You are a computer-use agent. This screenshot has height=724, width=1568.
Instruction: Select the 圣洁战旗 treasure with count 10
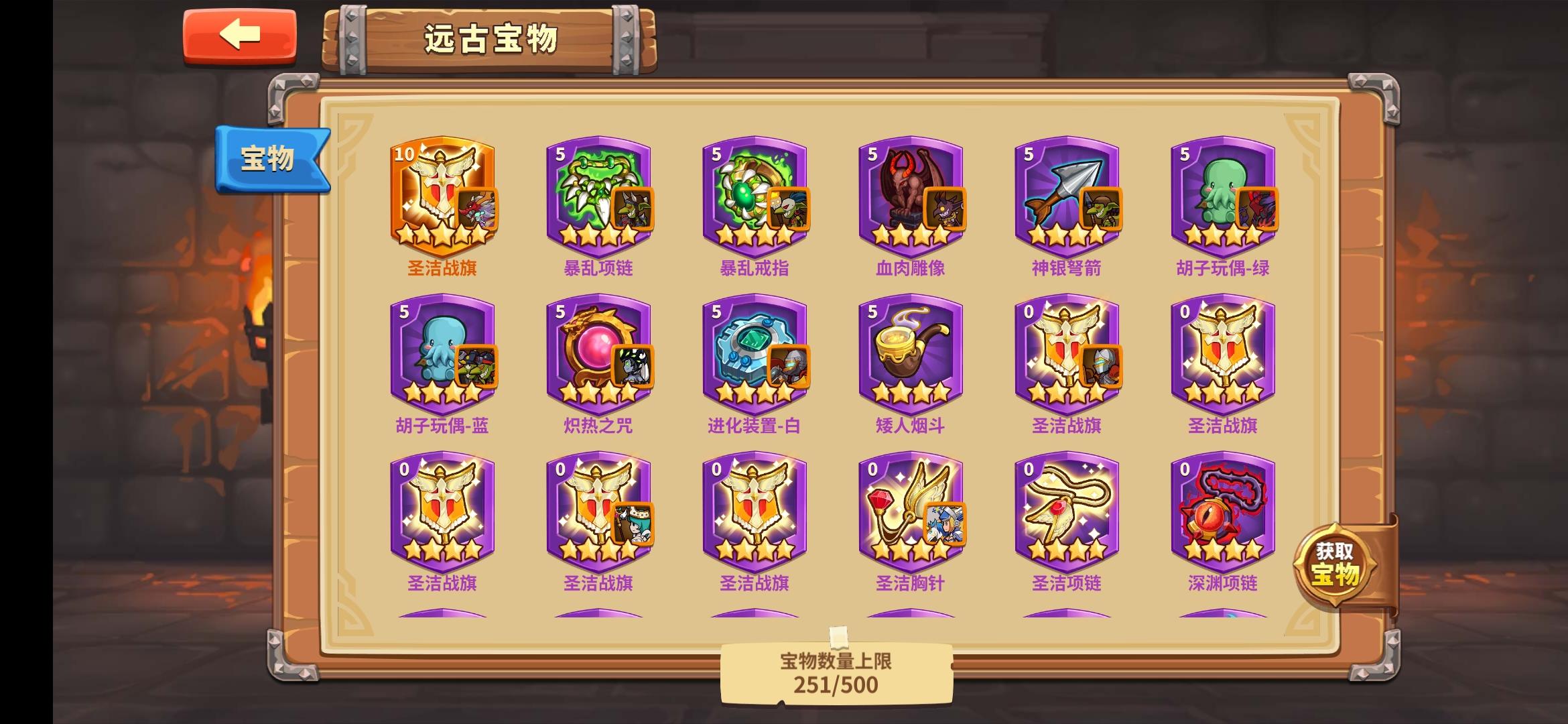pos(439,194)
